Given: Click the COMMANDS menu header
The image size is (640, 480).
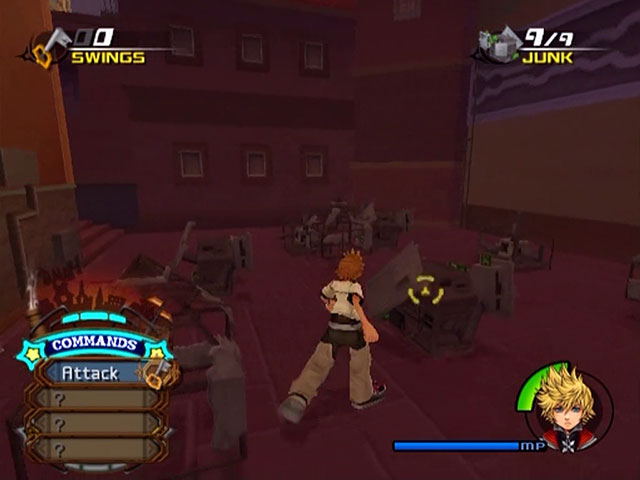Looking at the screenshot, I should (93, 344).
